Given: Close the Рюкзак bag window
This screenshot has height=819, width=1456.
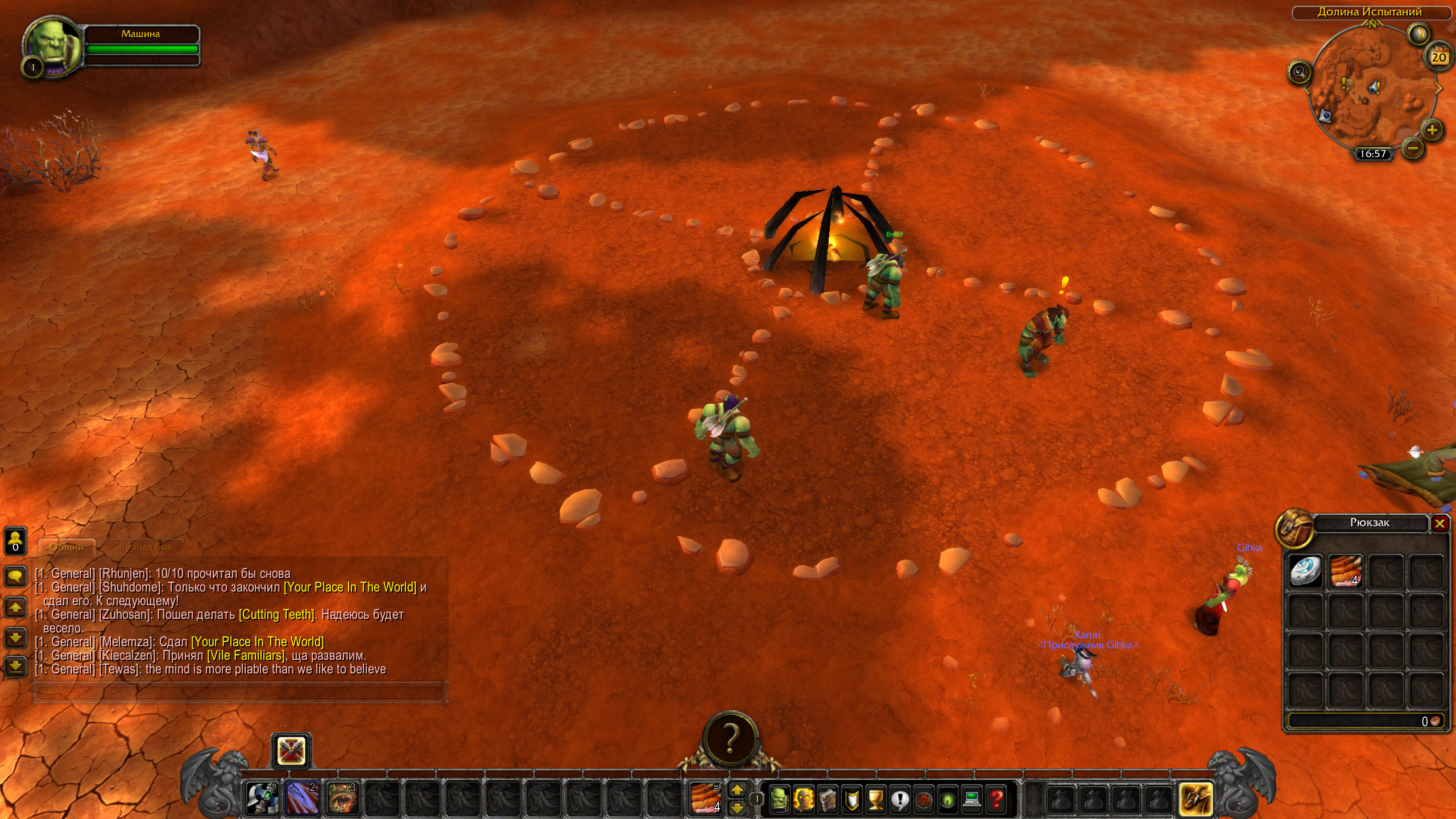Looking at the screenshot, I should [1440, 523].
